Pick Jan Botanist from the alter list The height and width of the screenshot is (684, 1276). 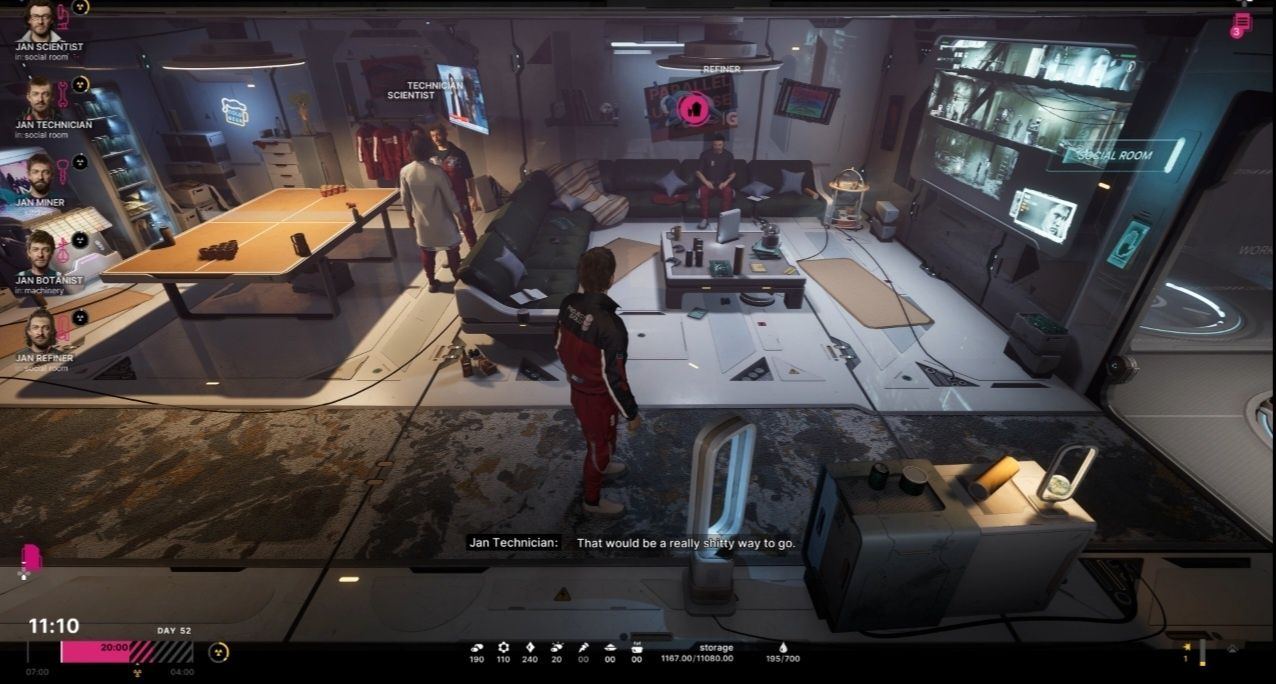39,254
